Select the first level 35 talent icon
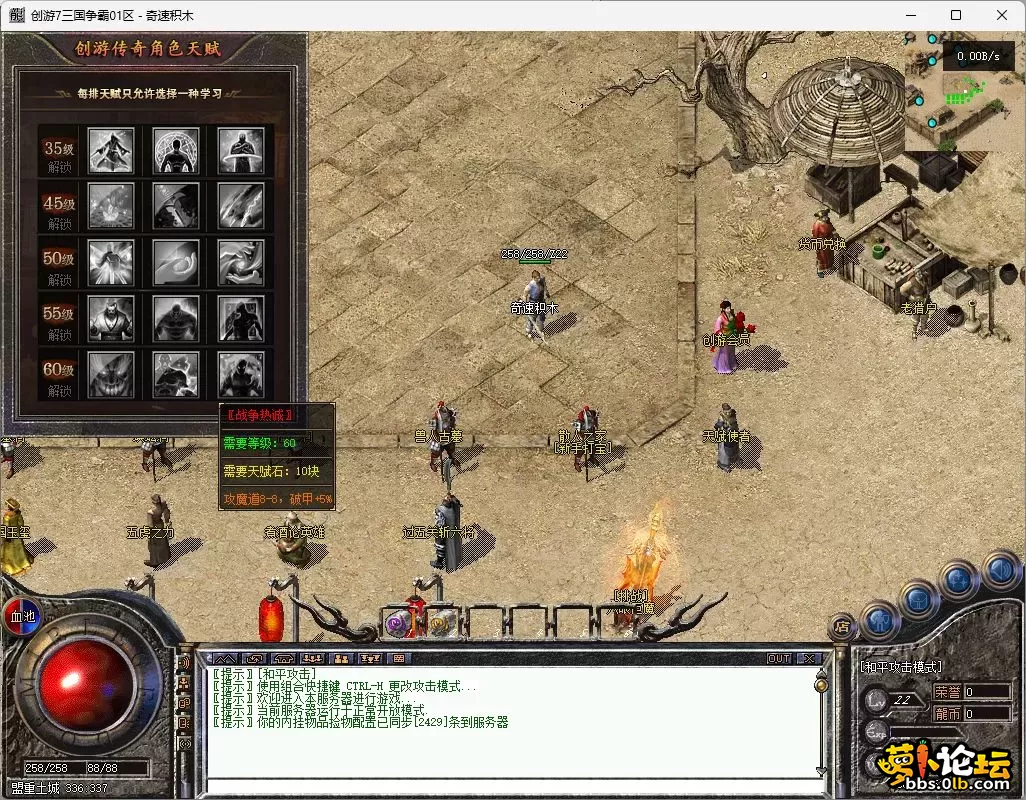 point(112,150)
